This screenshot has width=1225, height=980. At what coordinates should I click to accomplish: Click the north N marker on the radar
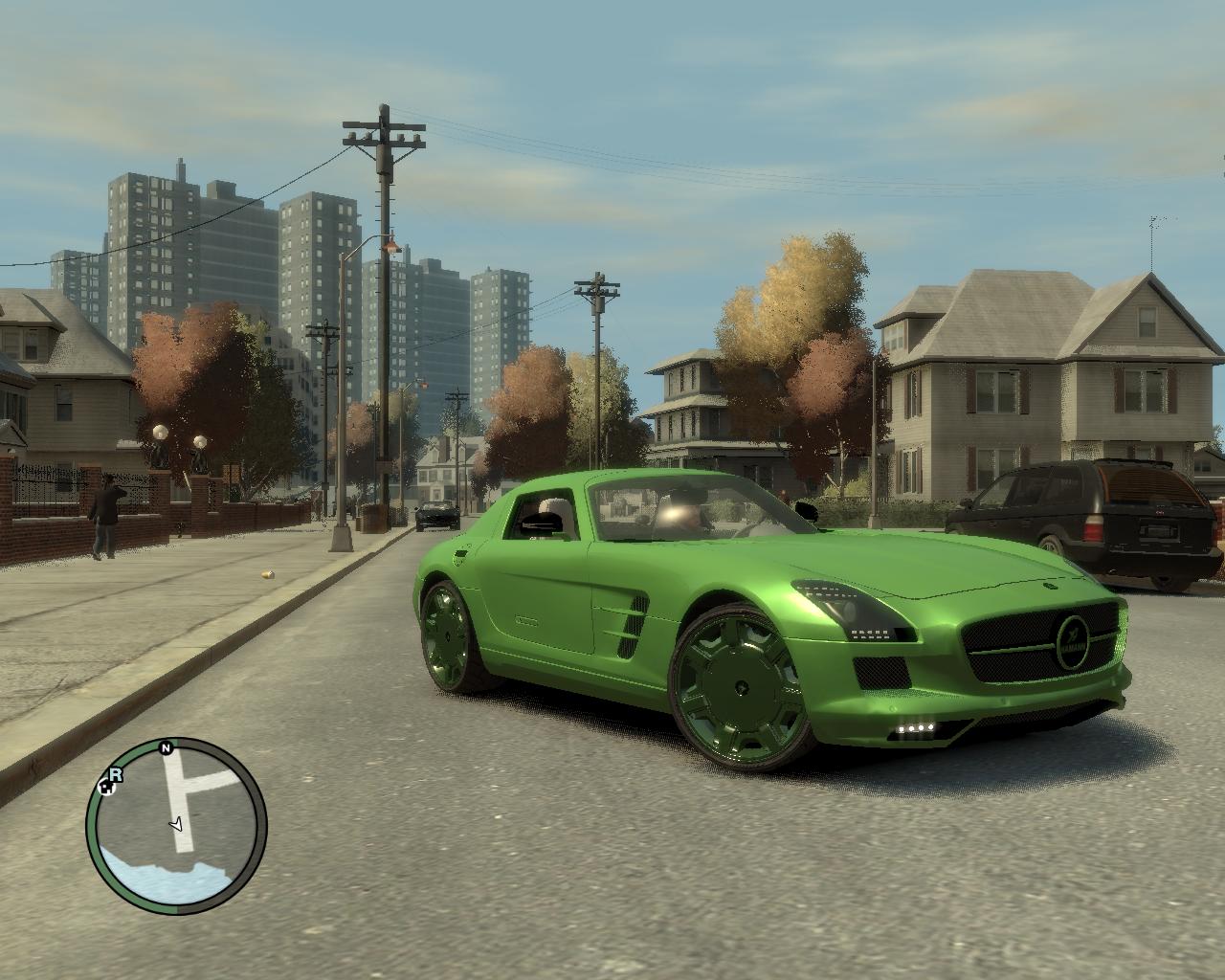pyautogui.click(x=166, y=747)
